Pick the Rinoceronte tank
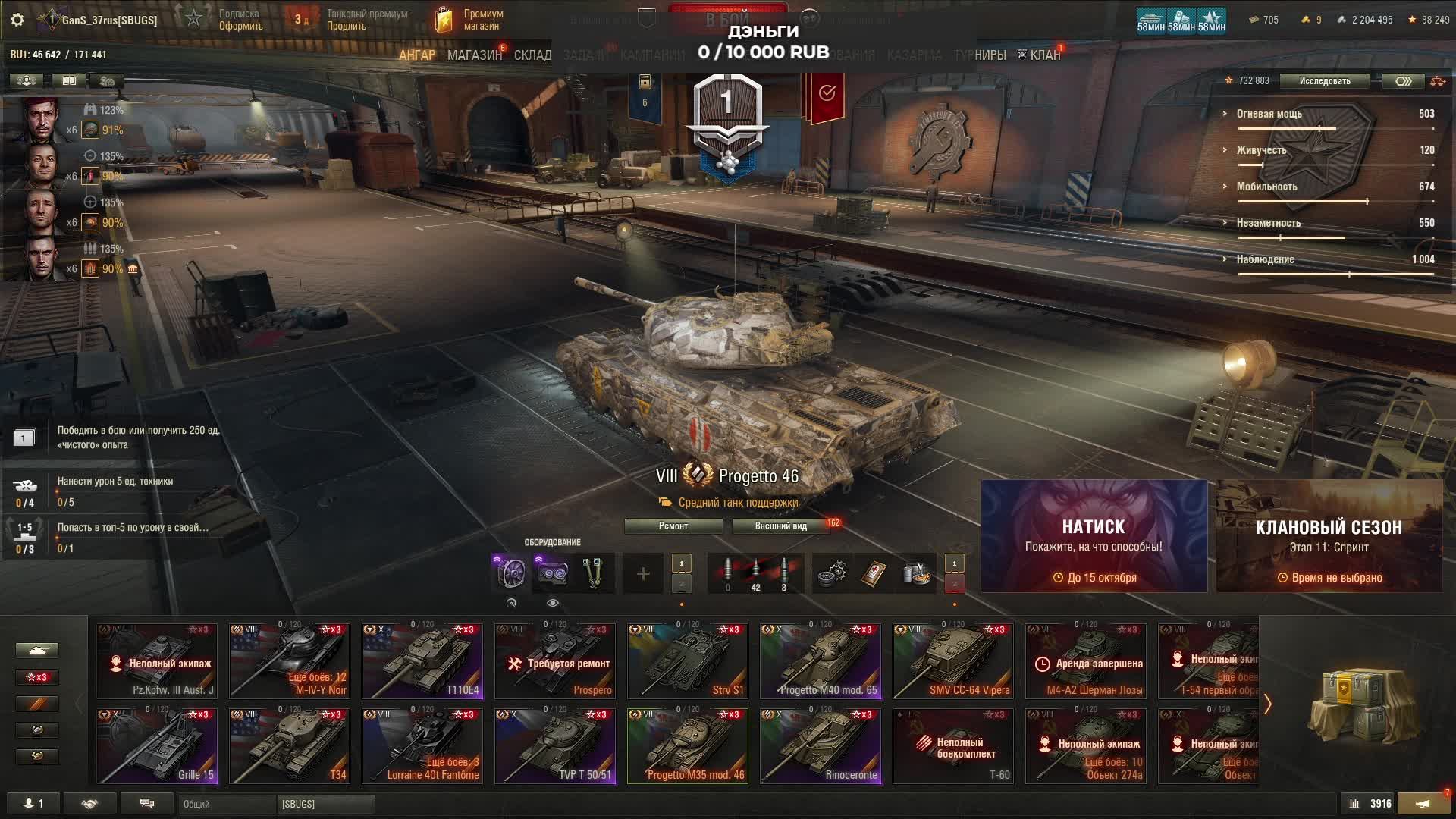 [x=821, y=745]
